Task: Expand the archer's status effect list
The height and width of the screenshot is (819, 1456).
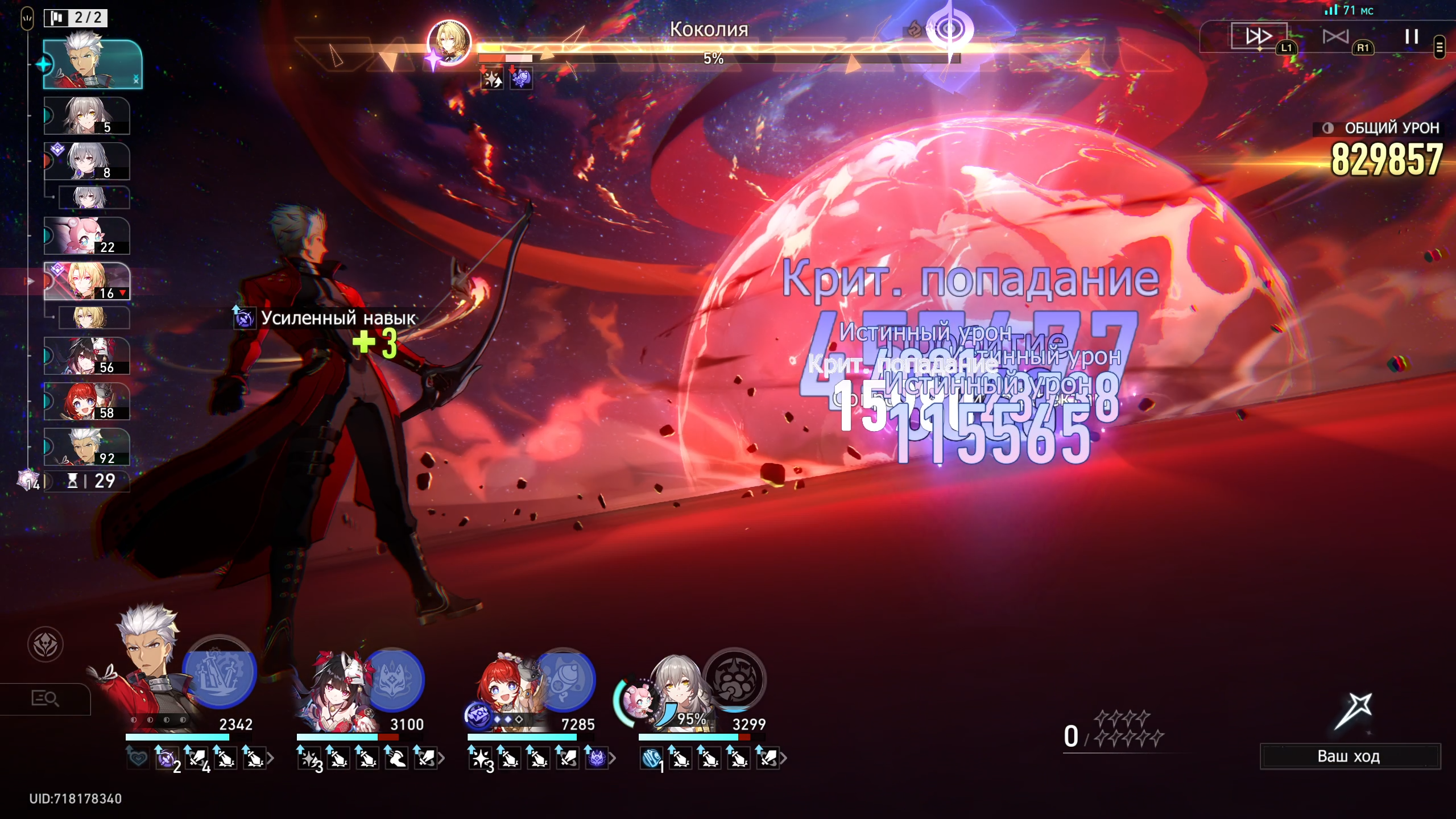Action: (x=271, y=758)
